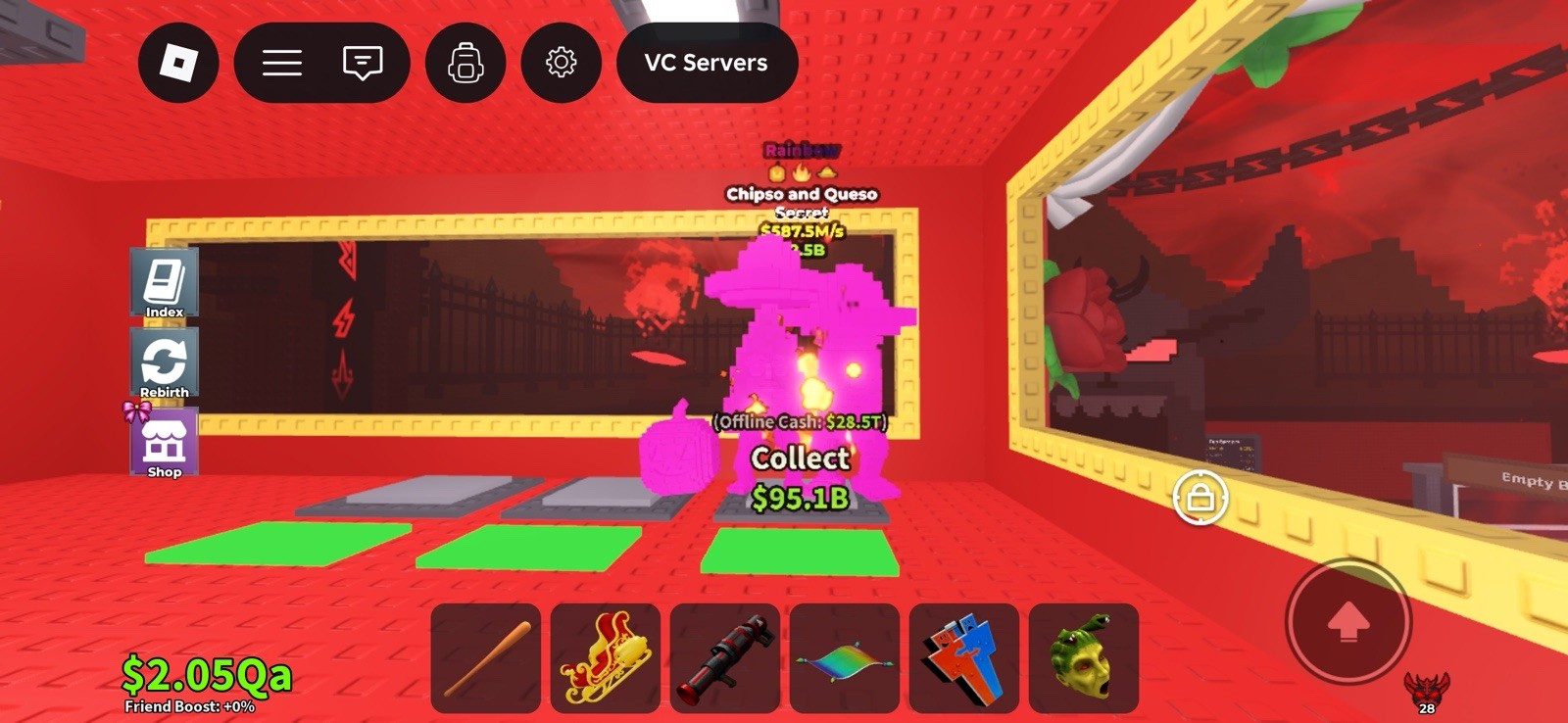Open the in-game chat
The width and height of the screenshot is (1568, 723).
click(x=363, y=62)
